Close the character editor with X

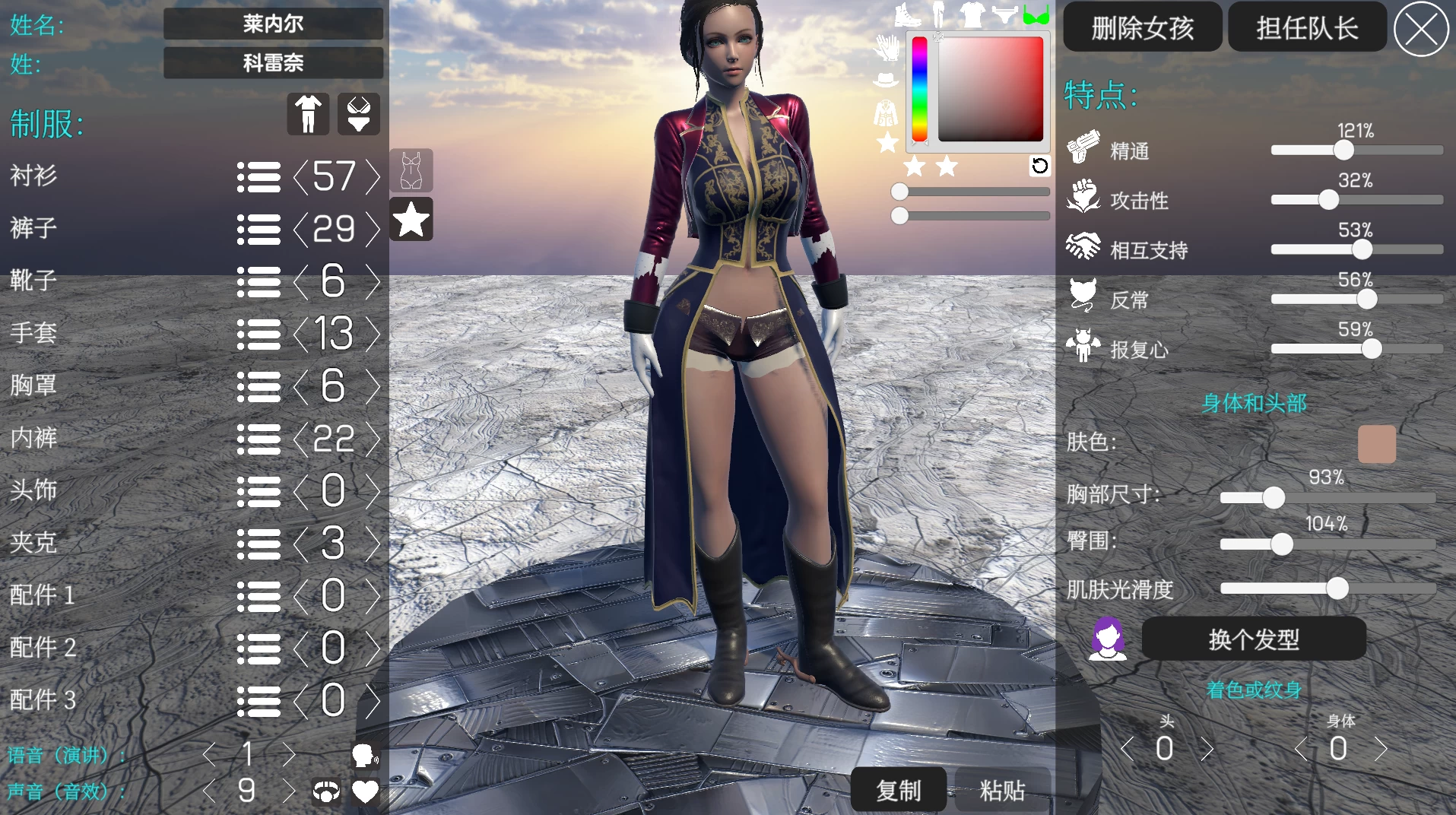[1420, 30]
